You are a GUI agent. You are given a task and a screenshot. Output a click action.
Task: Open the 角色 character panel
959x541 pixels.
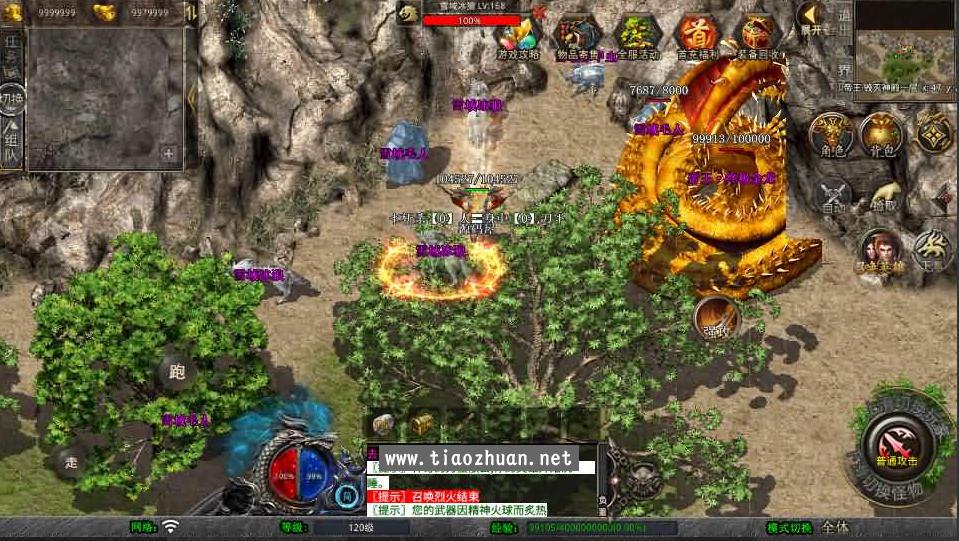[831, 133]
